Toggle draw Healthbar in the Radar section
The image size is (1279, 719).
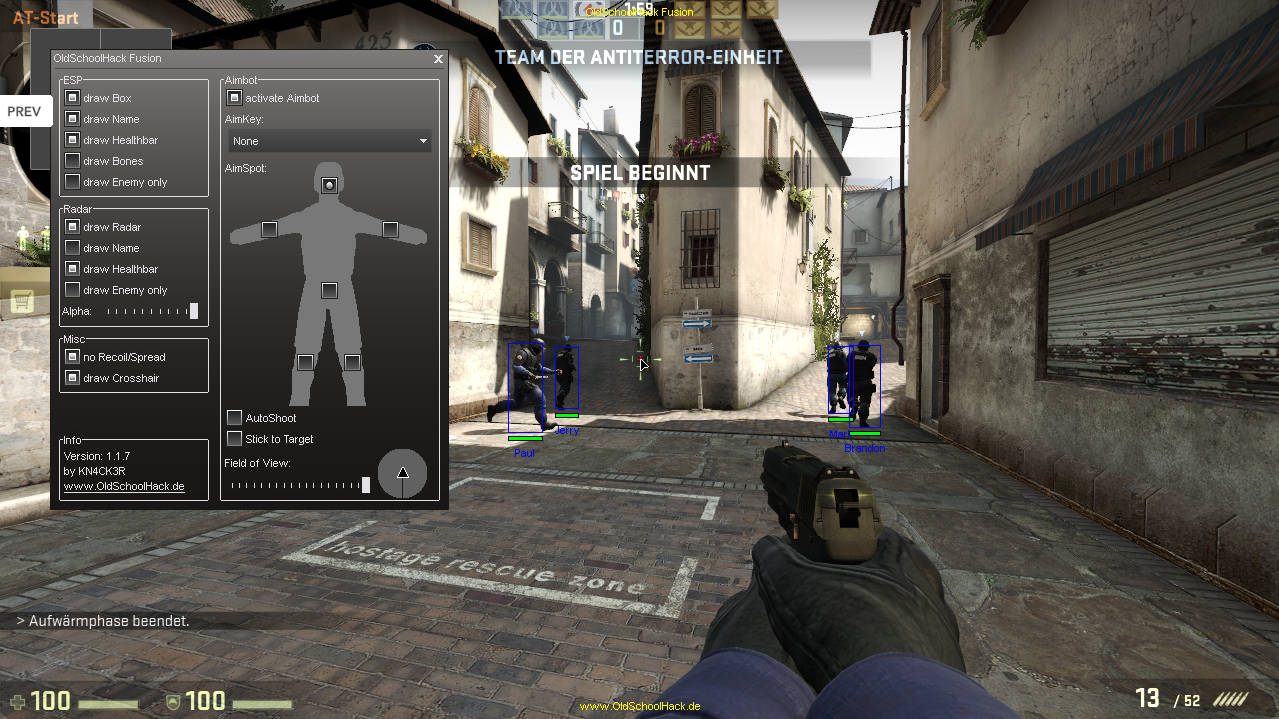coord(72,269)
